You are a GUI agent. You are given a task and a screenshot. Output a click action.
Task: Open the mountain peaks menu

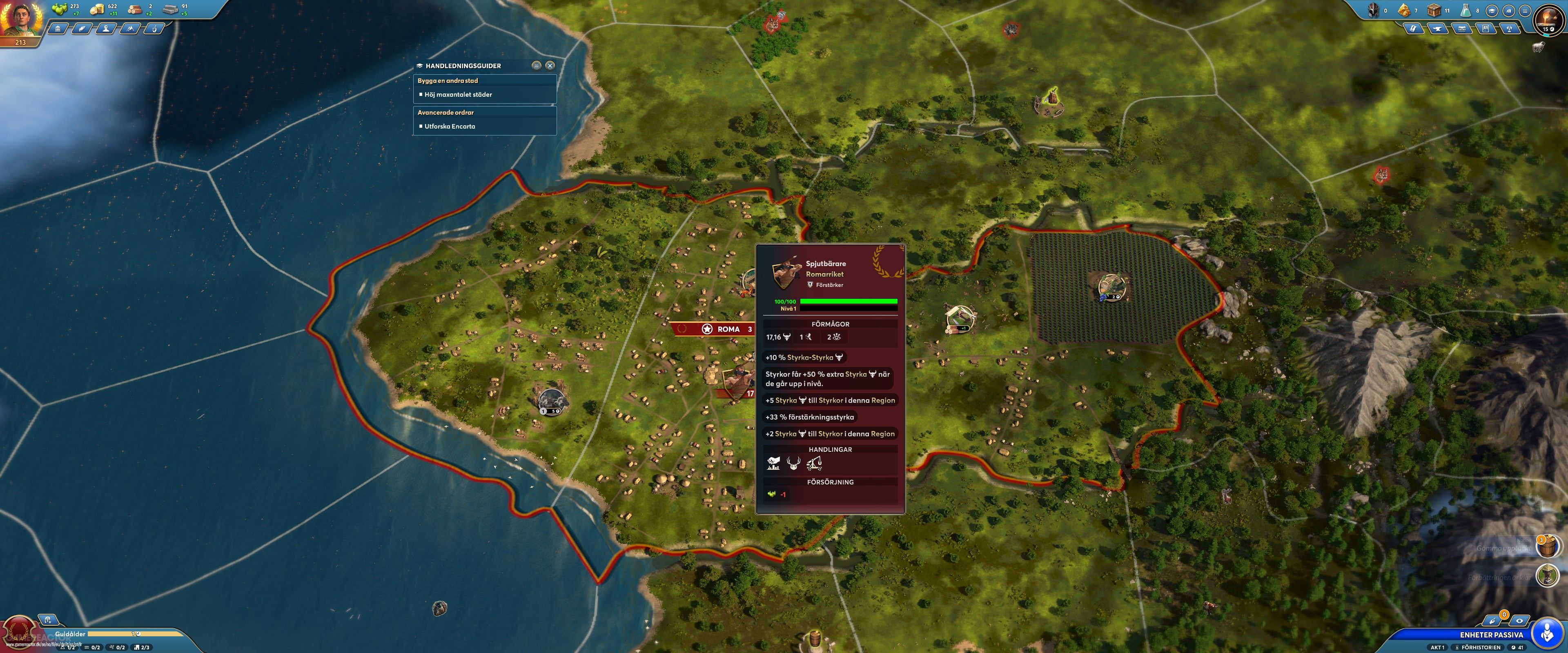click(x=130, y=29)
